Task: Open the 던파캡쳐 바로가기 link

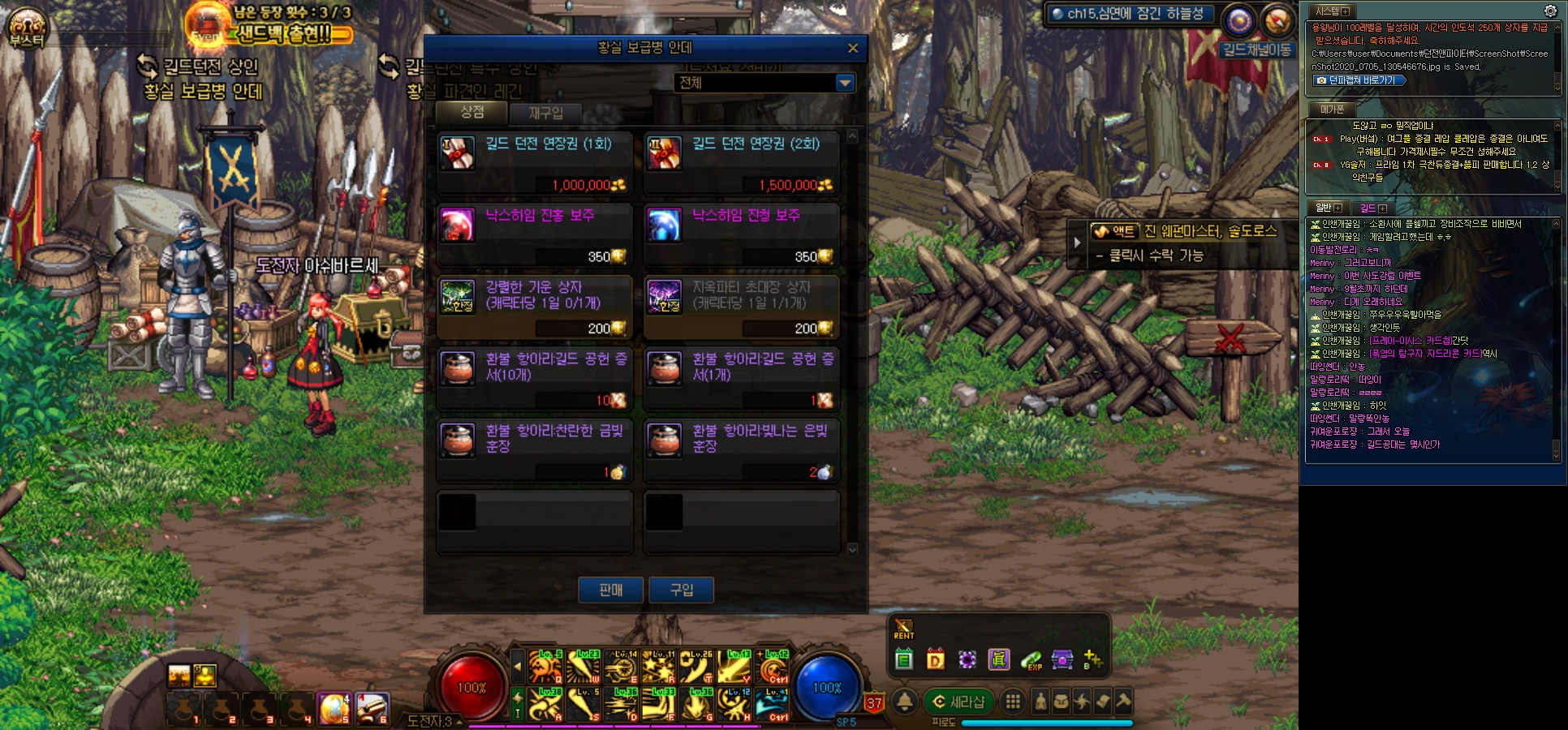Action: click(x=1359, y=80)
